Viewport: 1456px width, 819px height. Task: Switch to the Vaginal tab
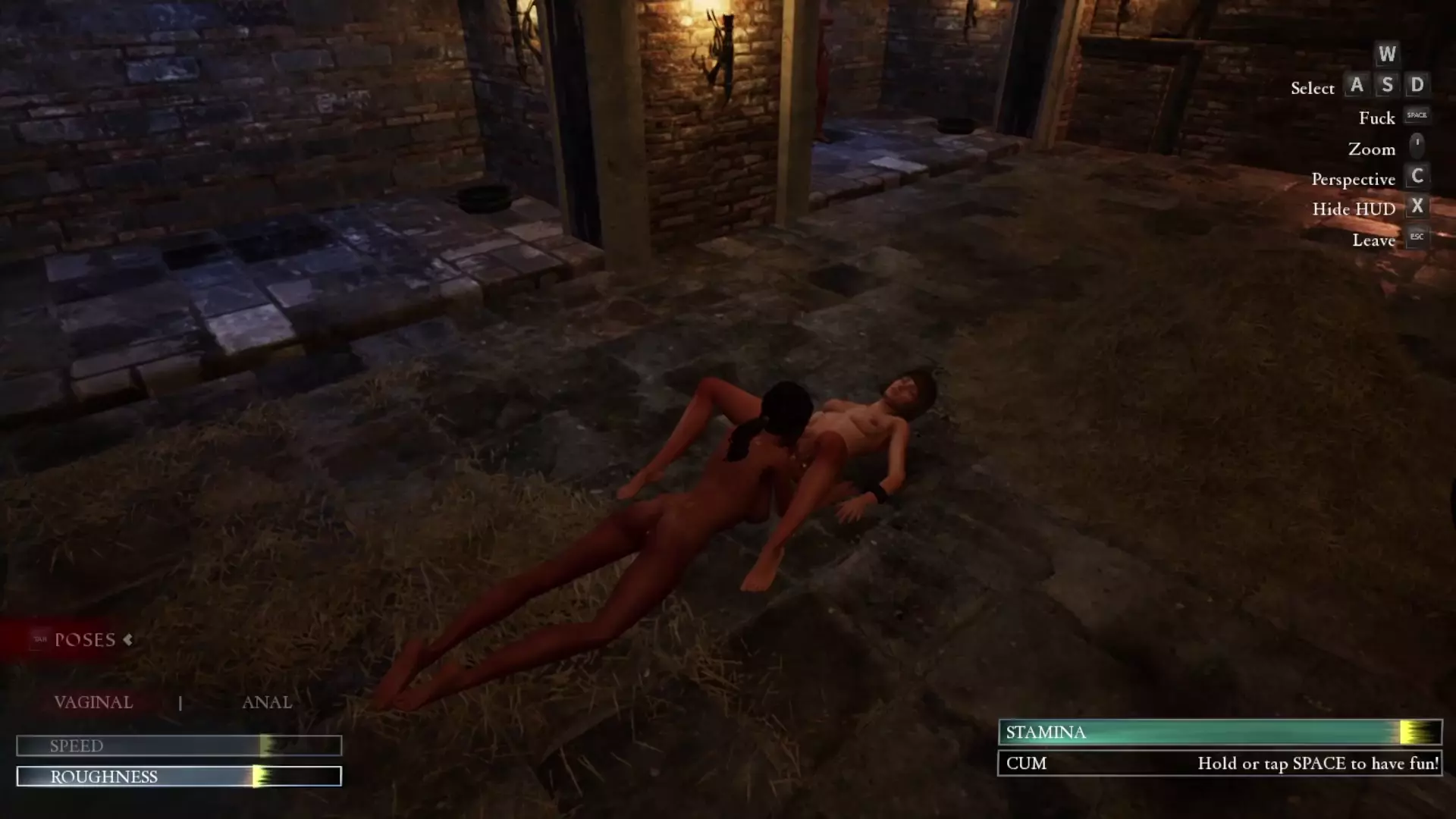coord(93,702)
